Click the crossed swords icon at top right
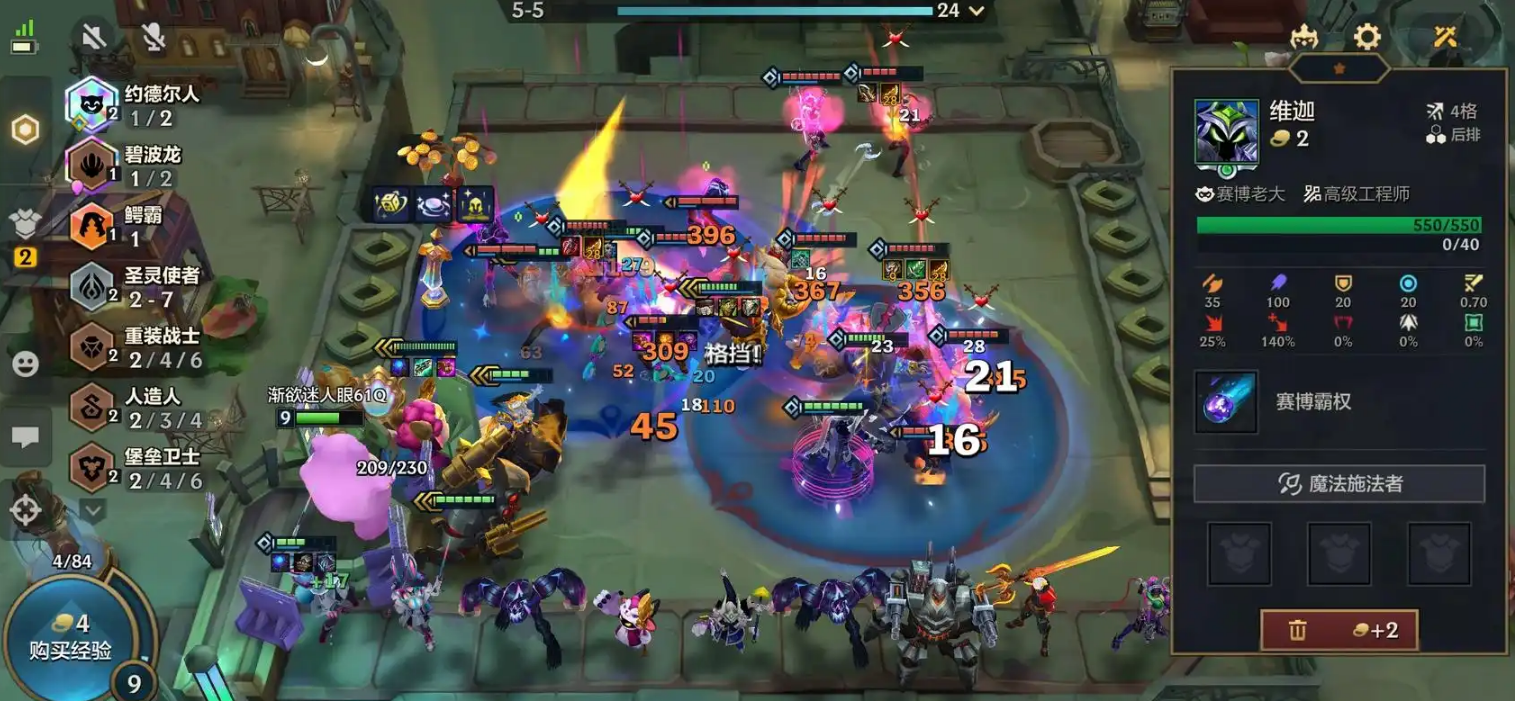Screen dimensions: 1515x701 coord(1445,38)
